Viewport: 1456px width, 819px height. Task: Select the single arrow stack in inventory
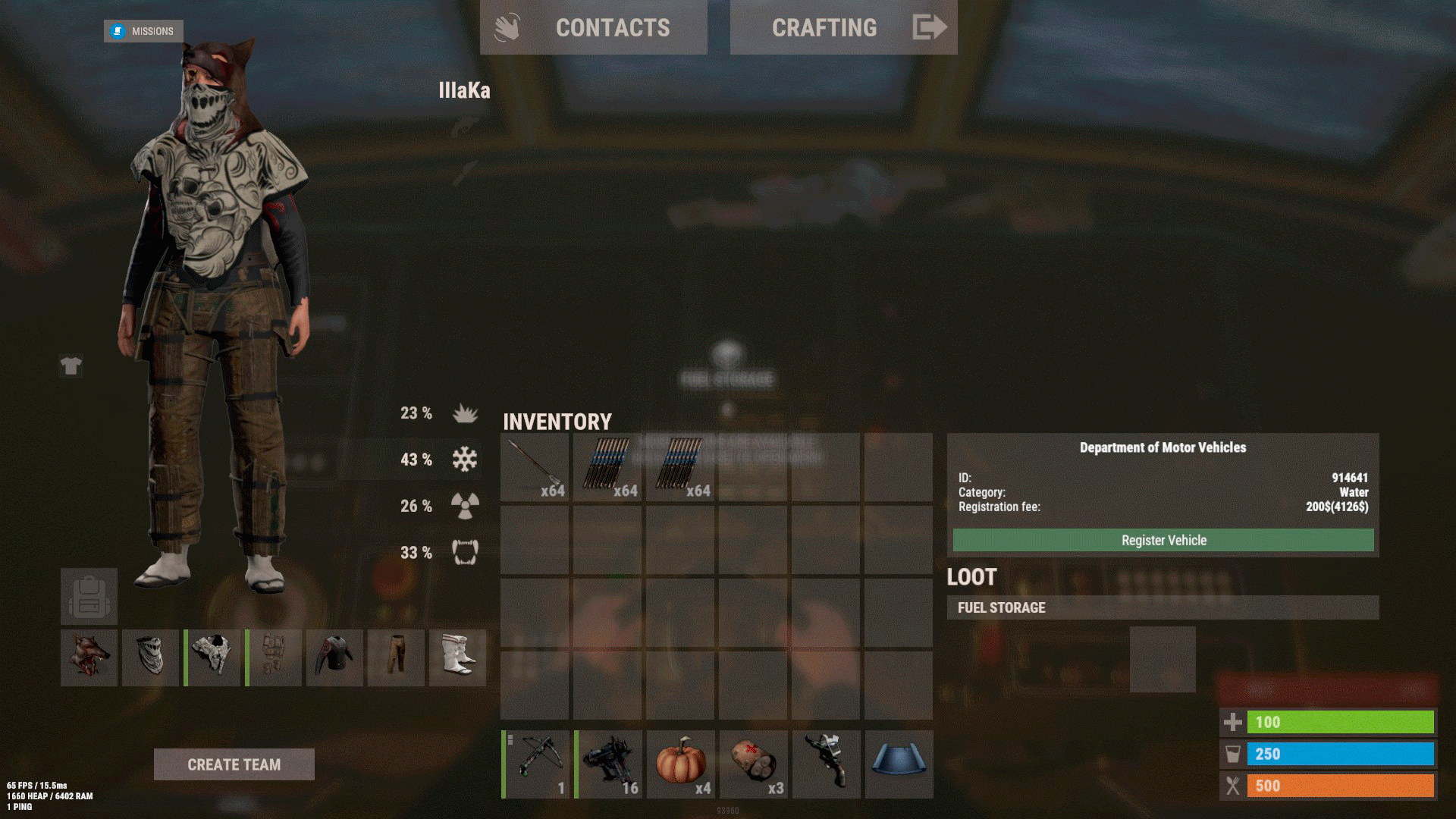pyautogui.click(x=535, y=467)
